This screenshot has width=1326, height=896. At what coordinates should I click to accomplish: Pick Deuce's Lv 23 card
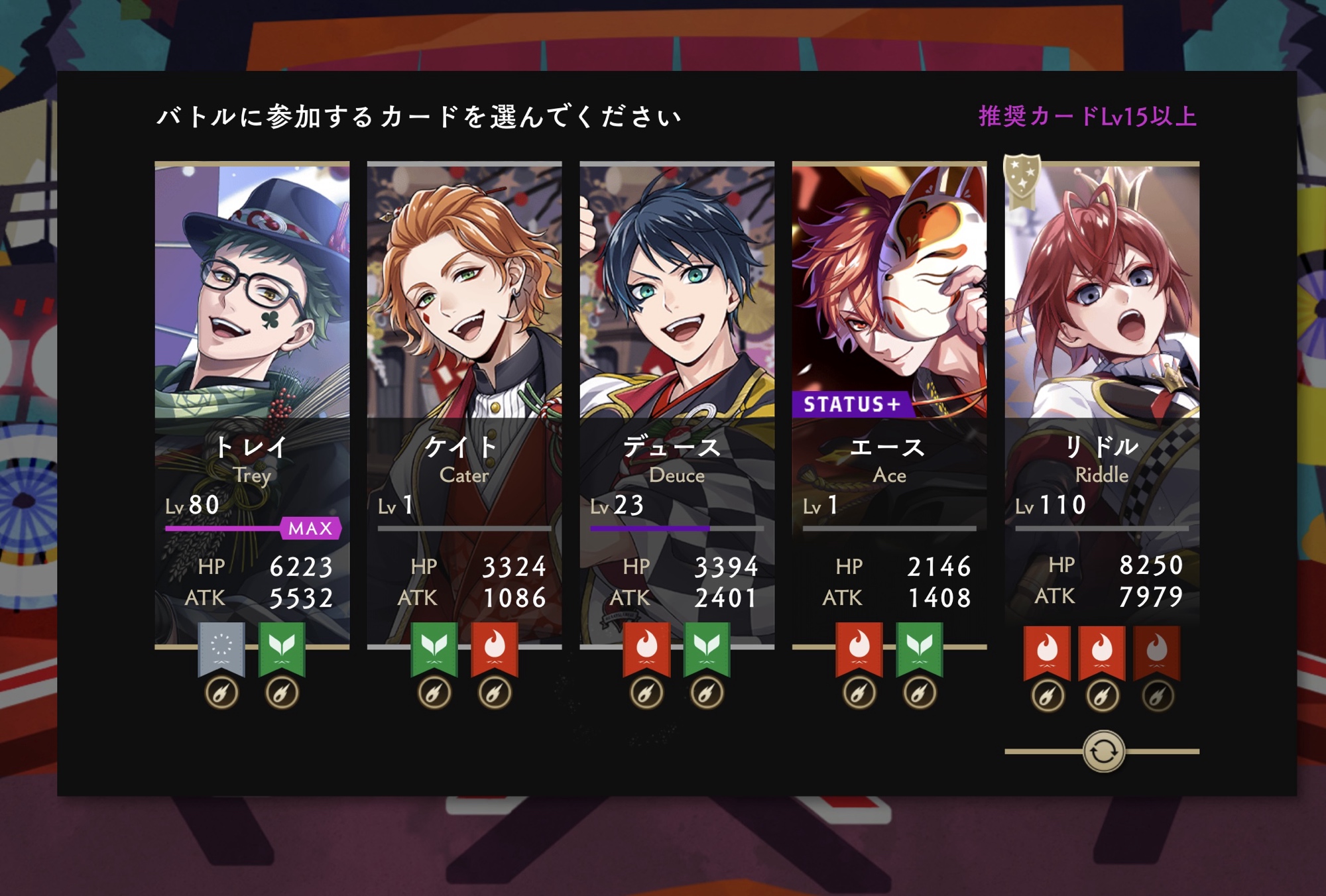click(677, 331)
